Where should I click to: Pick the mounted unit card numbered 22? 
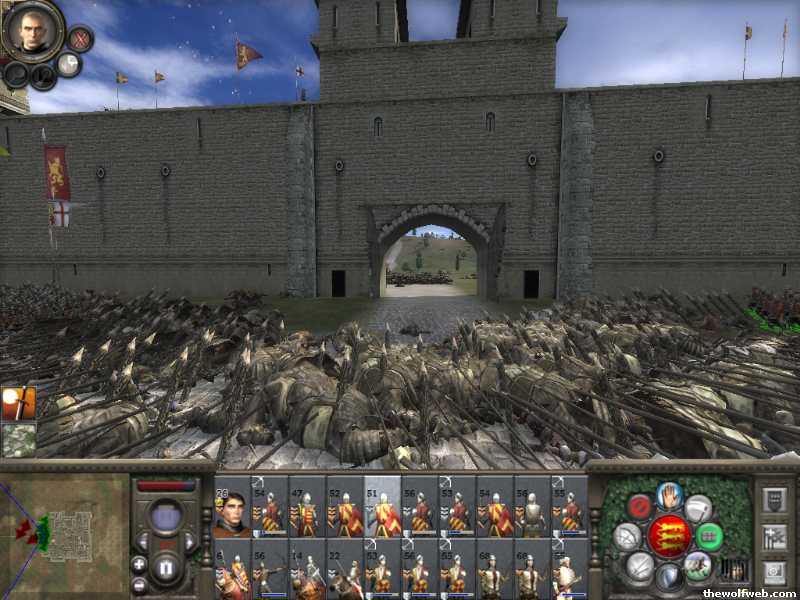[344, 570]
